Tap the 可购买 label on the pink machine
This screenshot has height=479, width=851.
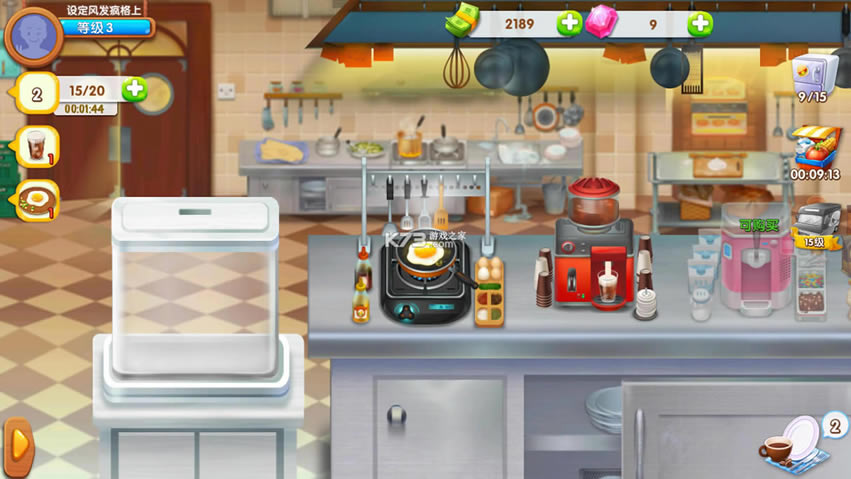759,225
